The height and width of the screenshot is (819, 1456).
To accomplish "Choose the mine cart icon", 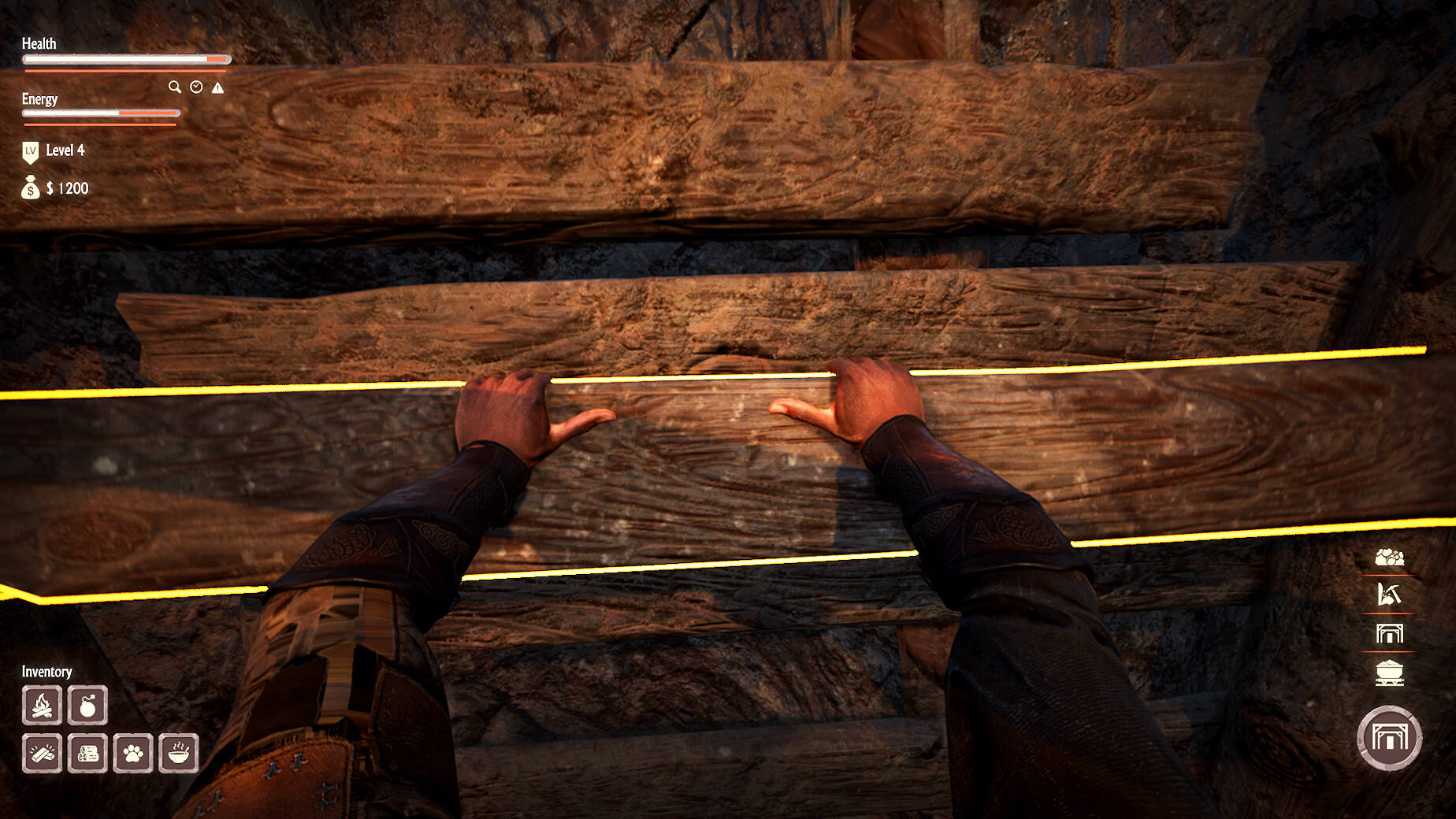I will click(x=1389, y=673).
